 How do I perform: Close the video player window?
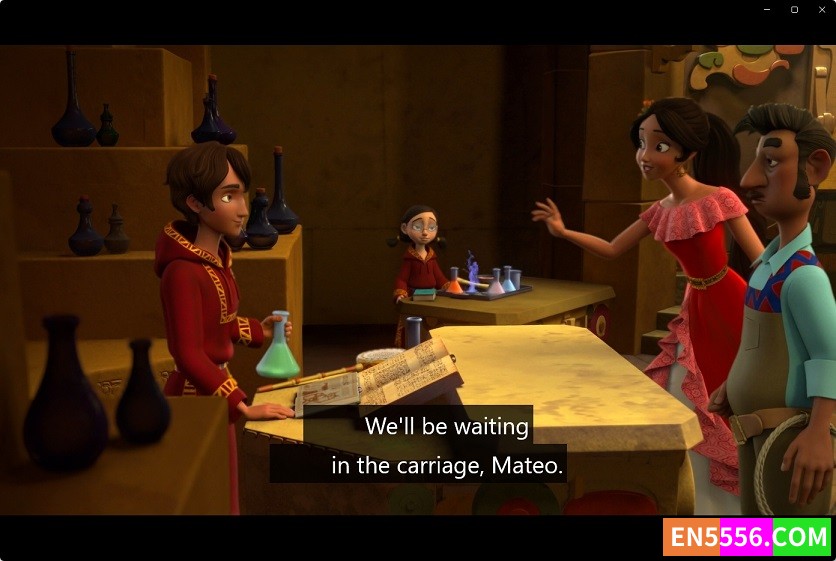822,10
